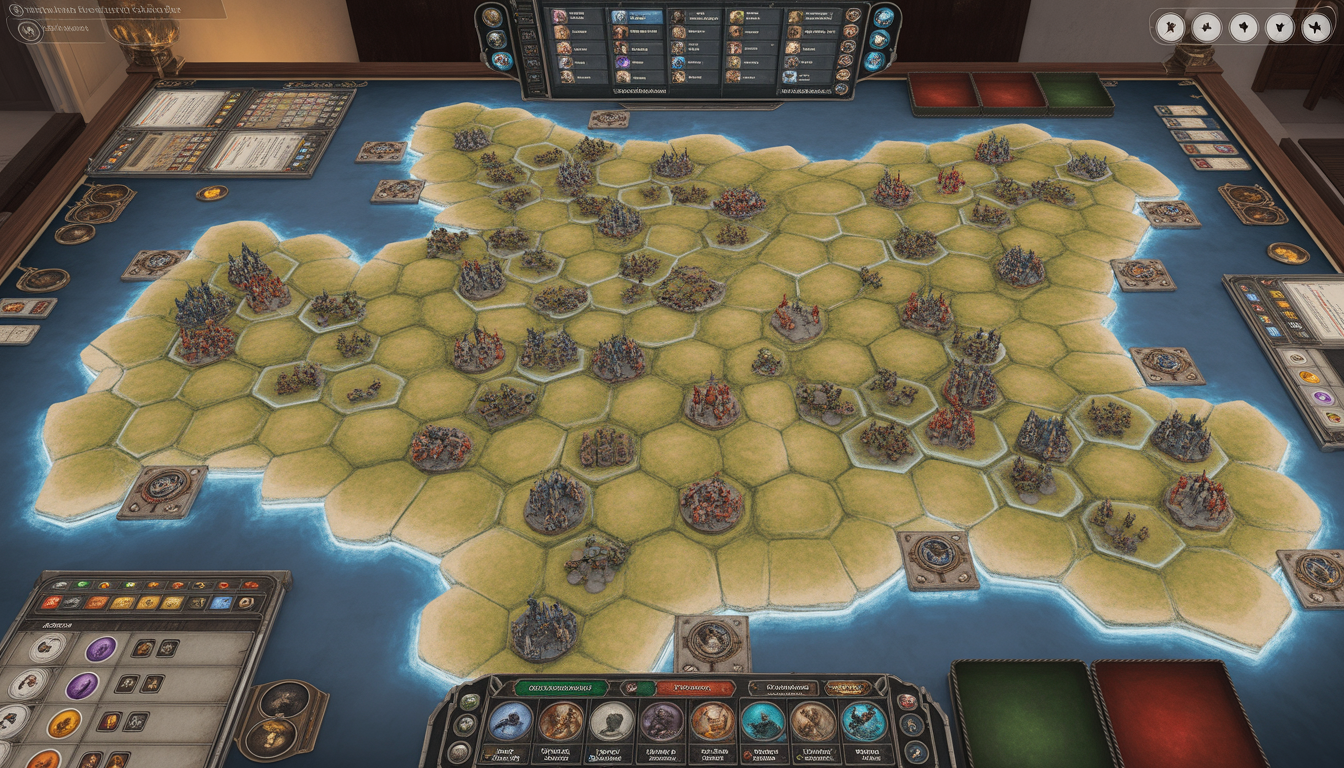Select the highlighted blue row in the roster
This screenshot has width=1344, height=768.
pos(635,17)
